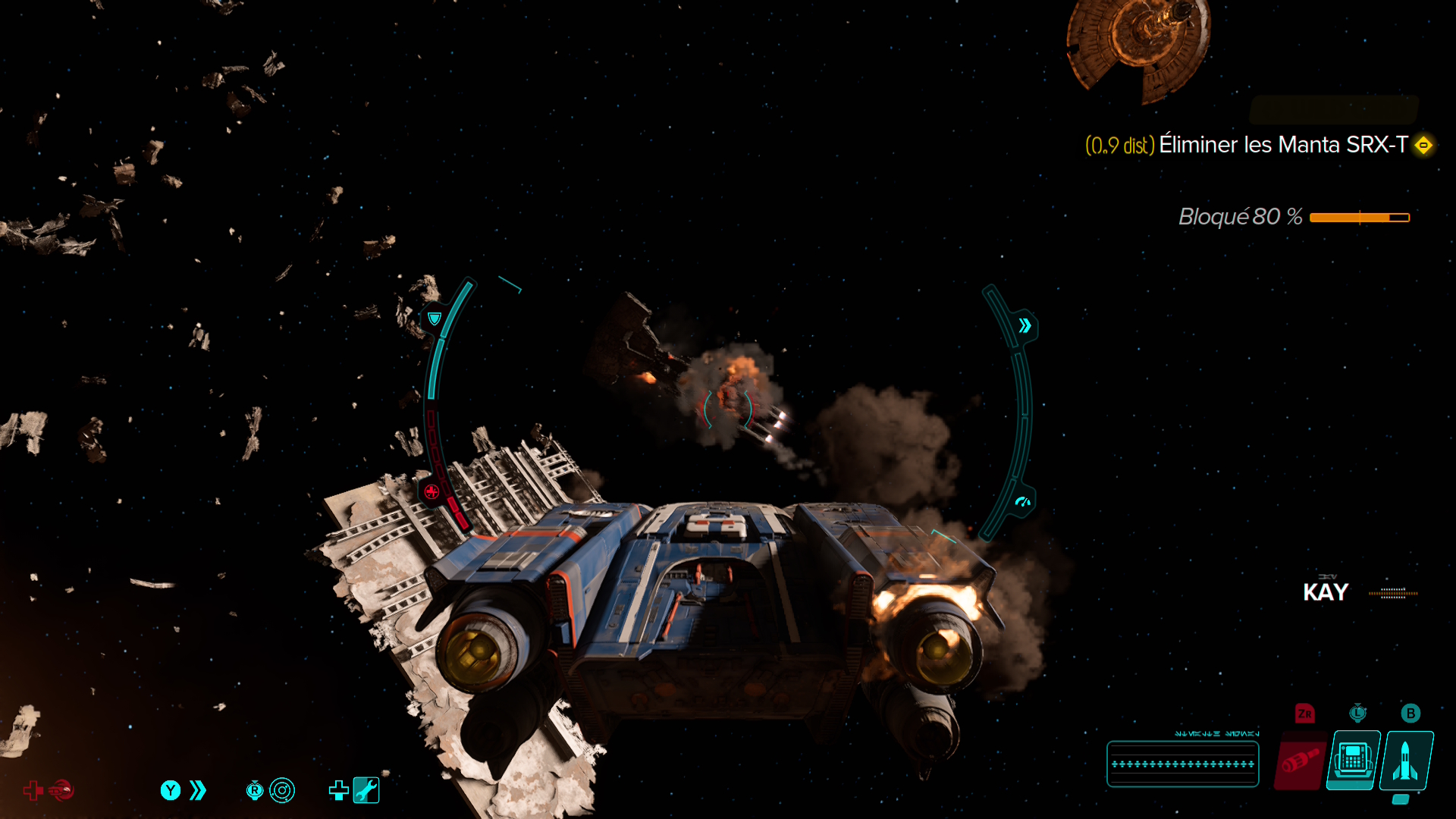Use the wrench repair ability
Screen dimensions: 1456x819
366,790
